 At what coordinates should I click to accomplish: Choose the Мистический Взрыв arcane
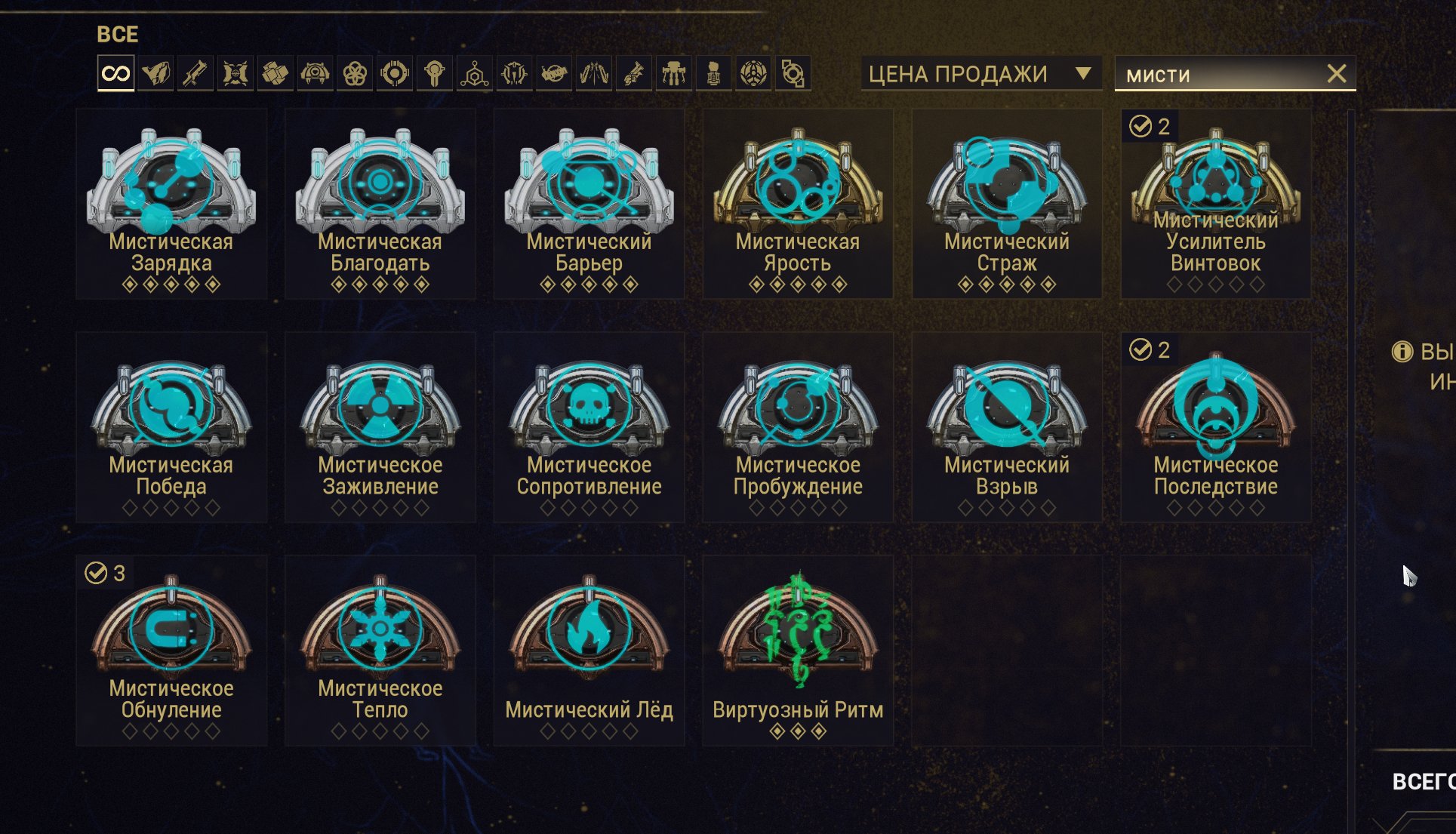pos(1007,427)
